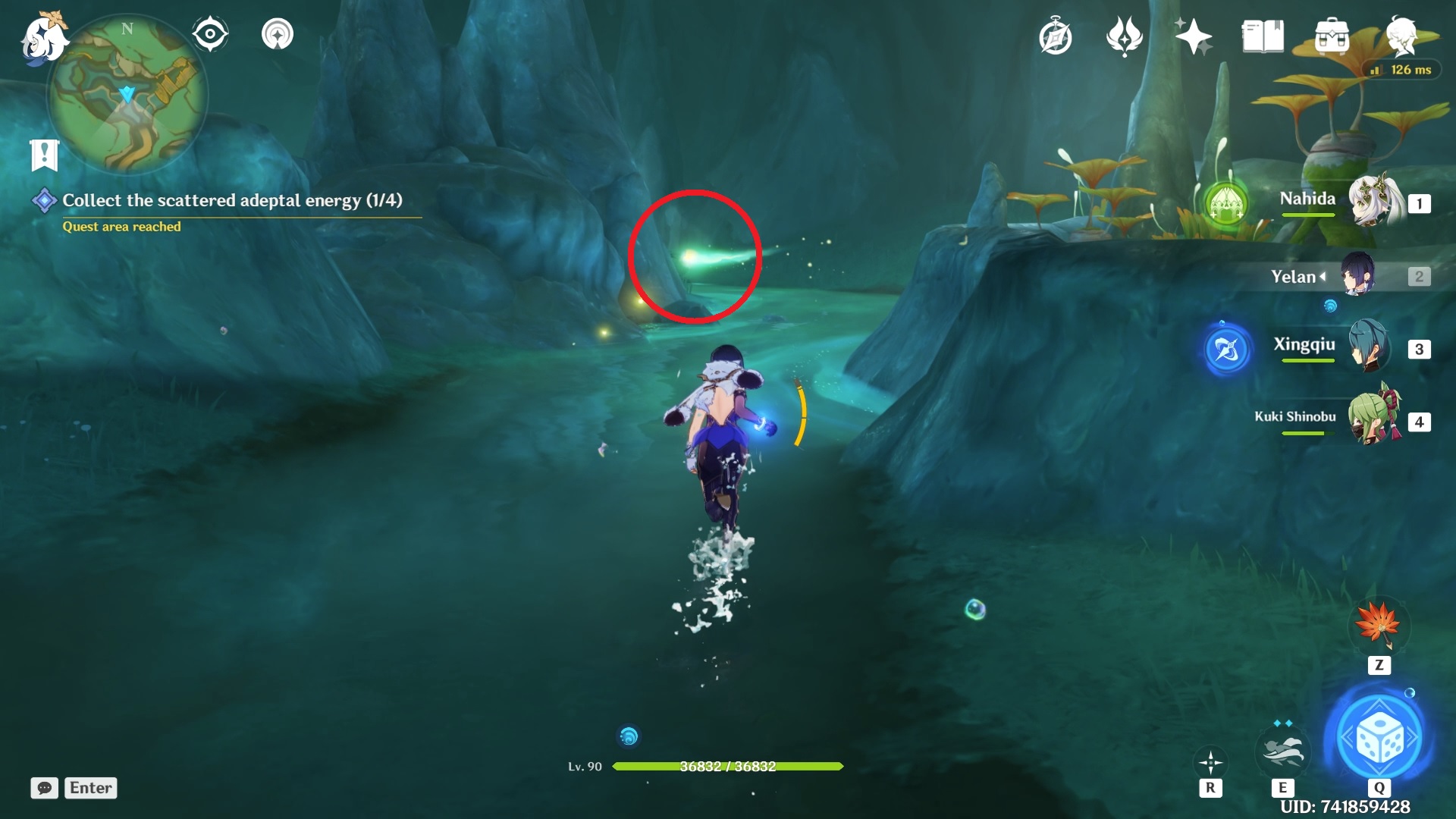The height and width of the screenshot is (819, 1456).
Task: Expand Yelan's party member arrow
Action: pyautogui.click(x=1324, y=276)
